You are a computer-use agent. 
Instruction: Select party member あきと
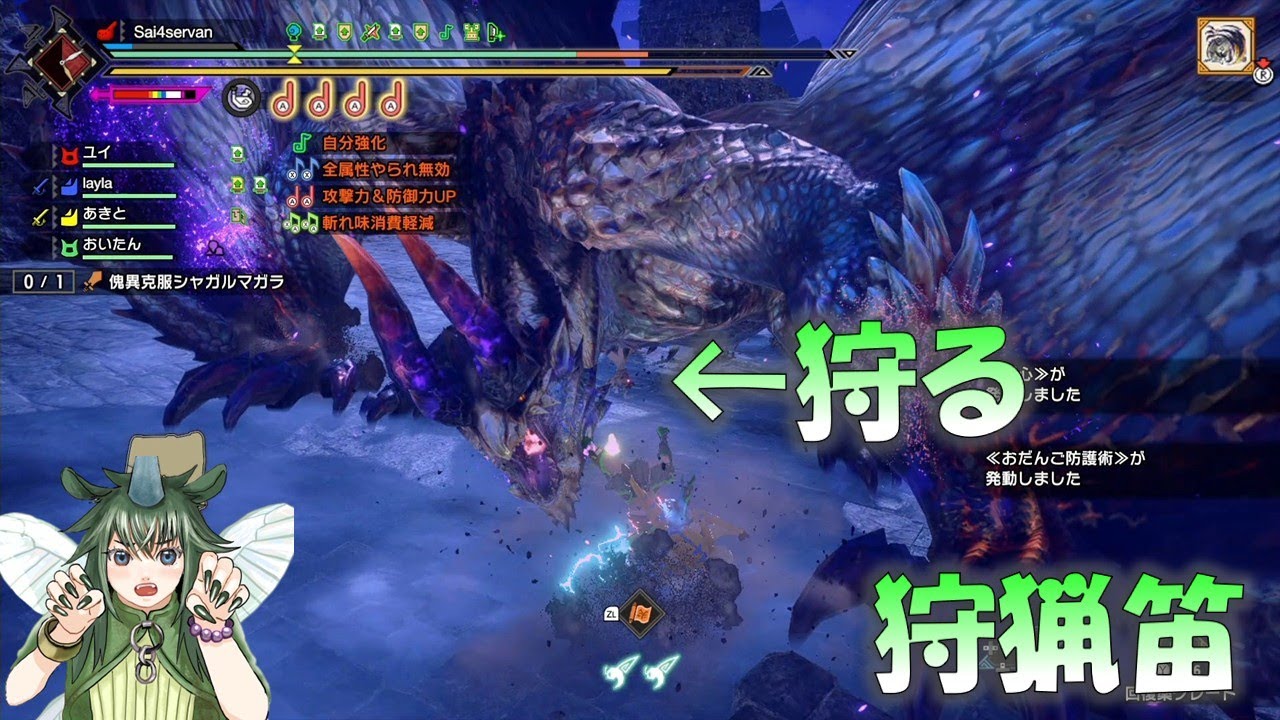[103, 214]
